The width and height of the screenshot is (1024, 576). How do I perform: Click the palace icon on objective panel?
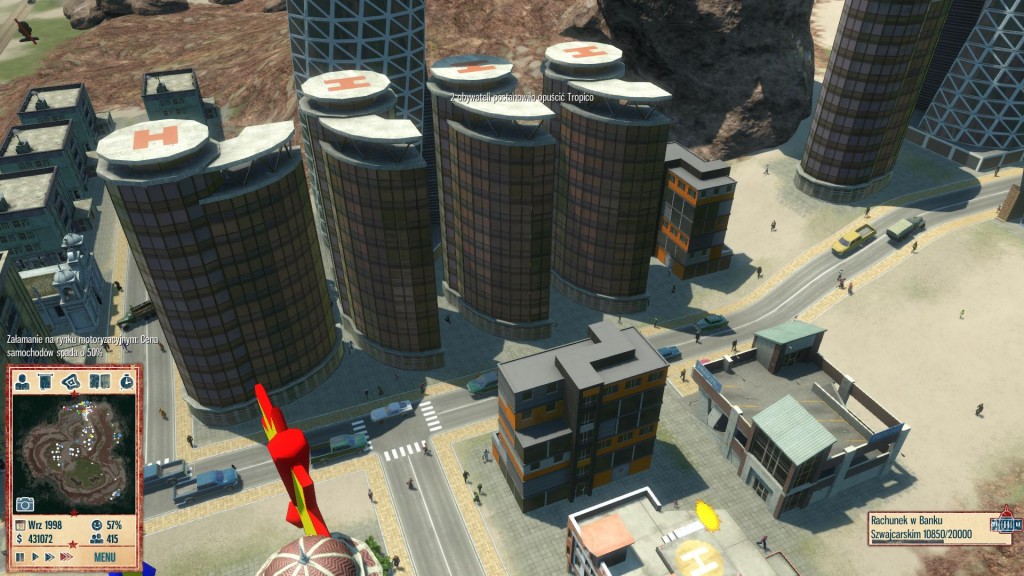1003,523
